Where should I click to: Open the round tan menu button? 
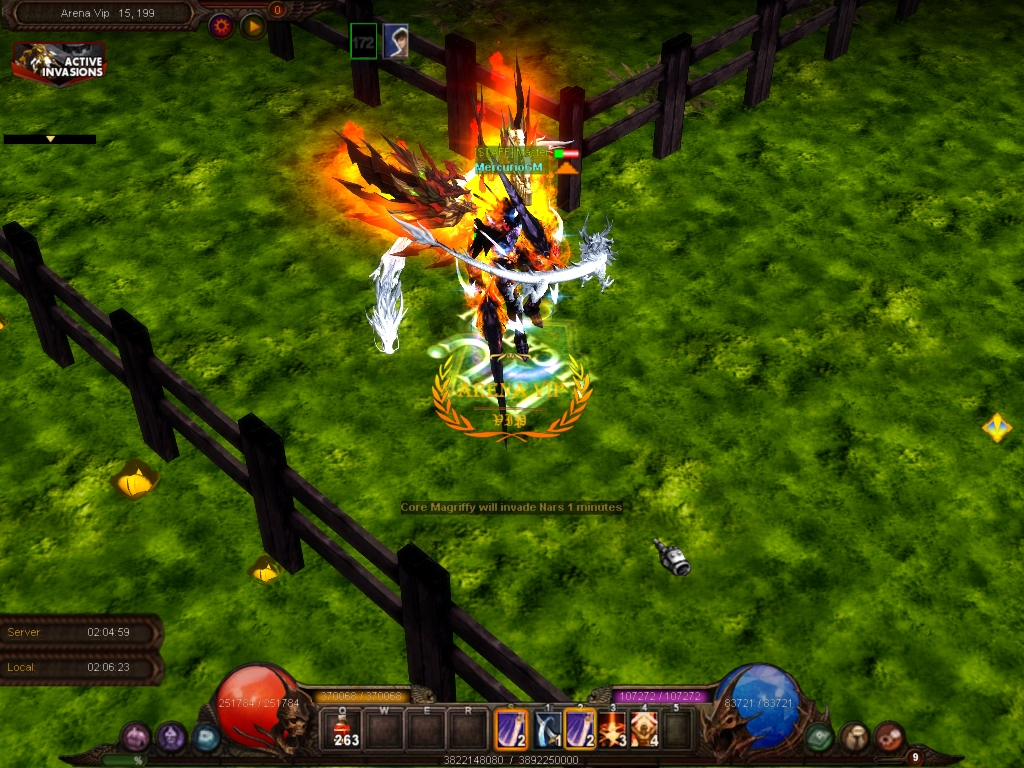click(854, 737)
